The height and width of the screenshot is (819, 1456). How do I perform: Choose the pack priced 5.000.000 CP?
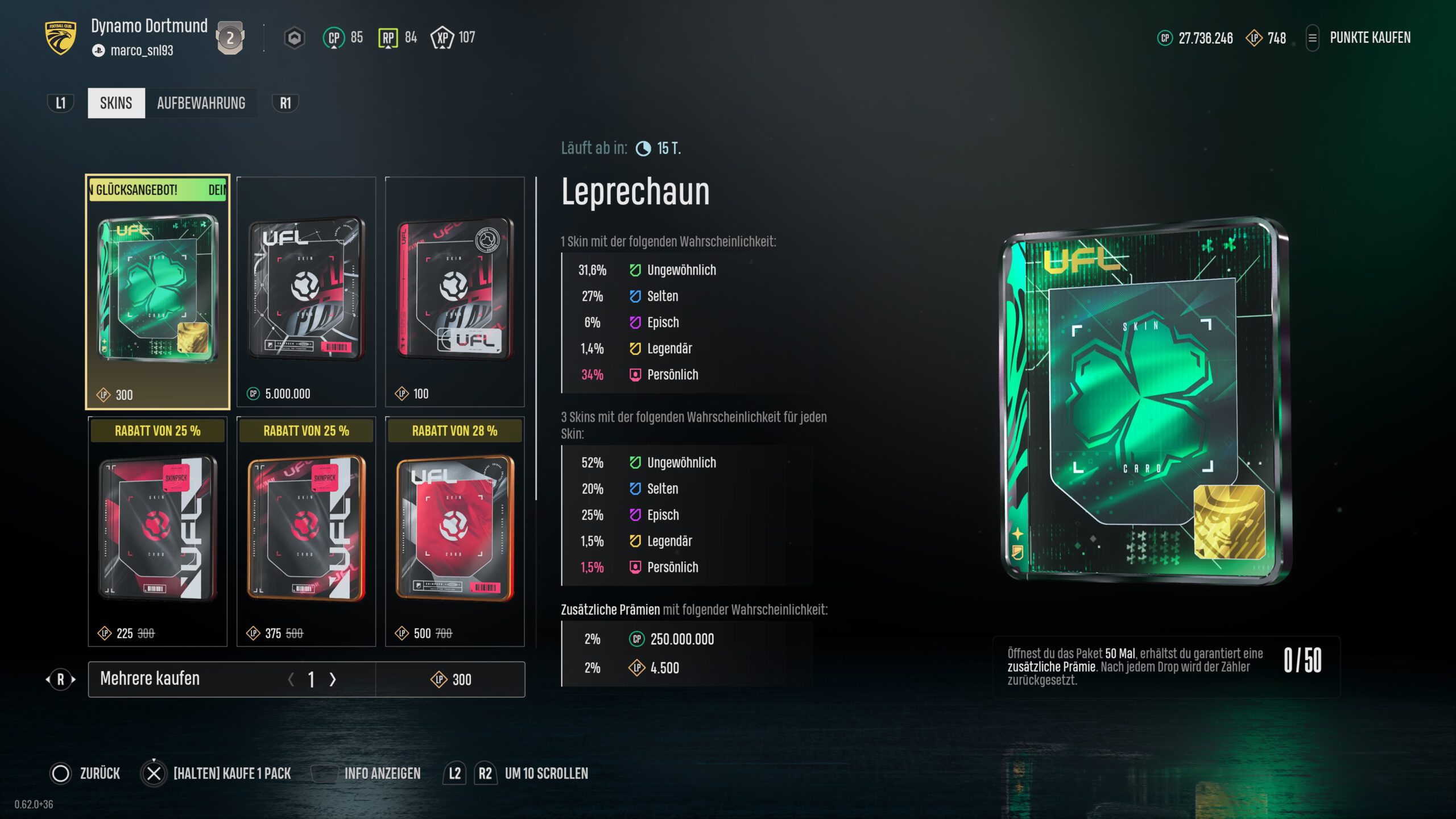click(x=306, y=292)
